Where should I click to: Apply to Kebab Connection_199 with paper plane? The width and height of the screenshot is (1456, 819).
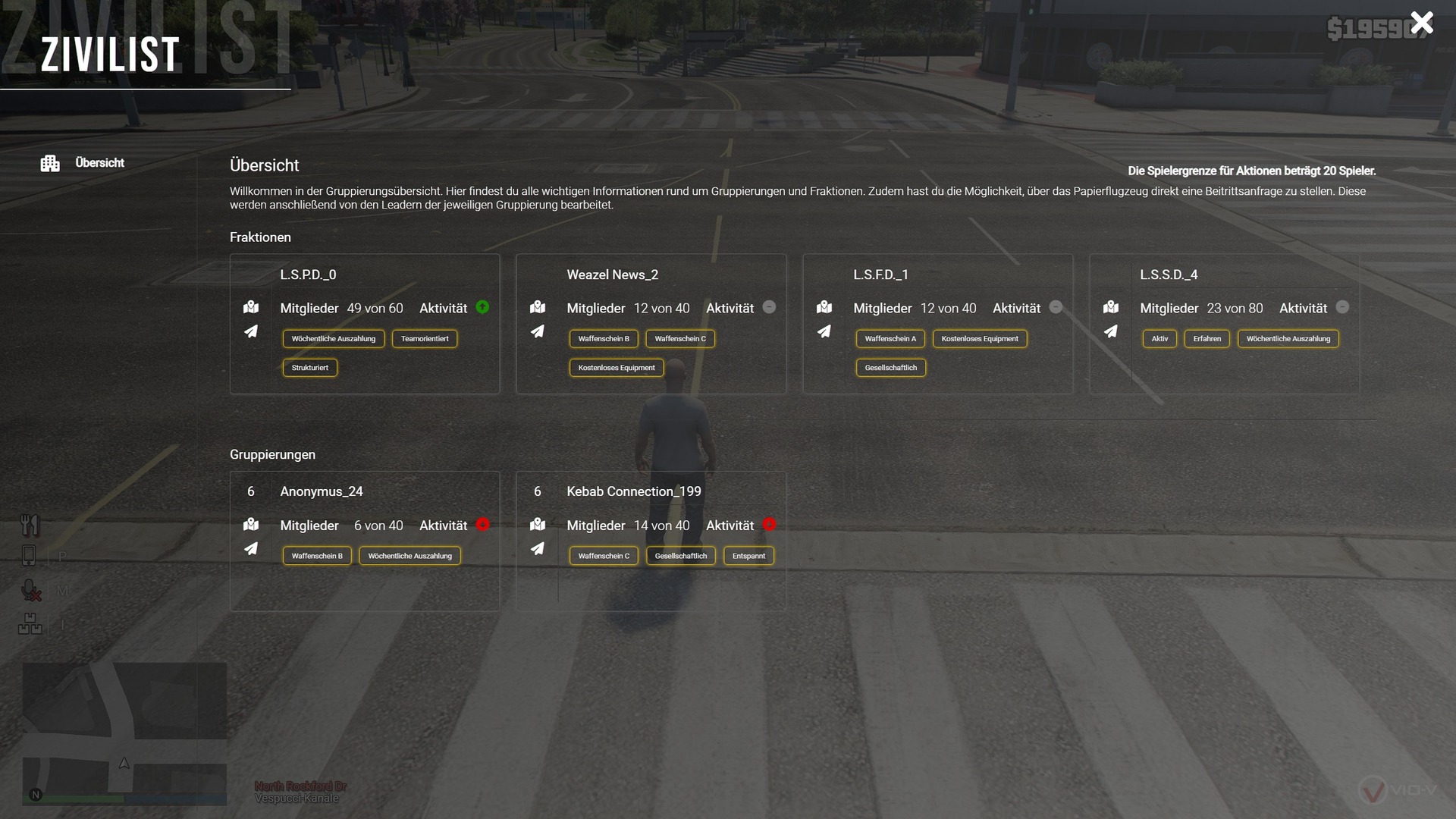(538, 548)
